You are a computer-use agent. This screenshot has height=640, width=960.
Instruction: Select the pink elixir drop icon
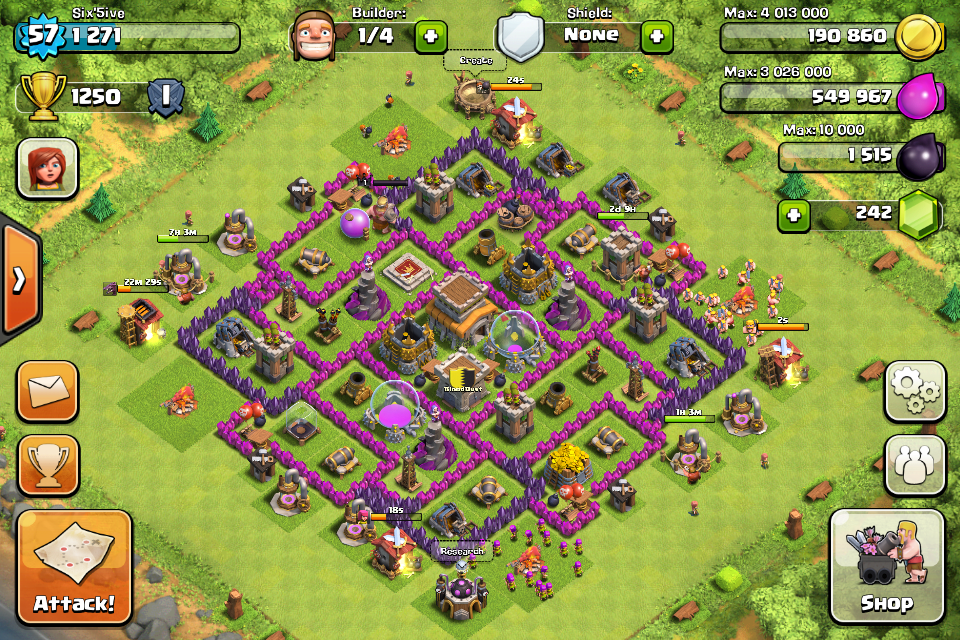pos(920,98)
